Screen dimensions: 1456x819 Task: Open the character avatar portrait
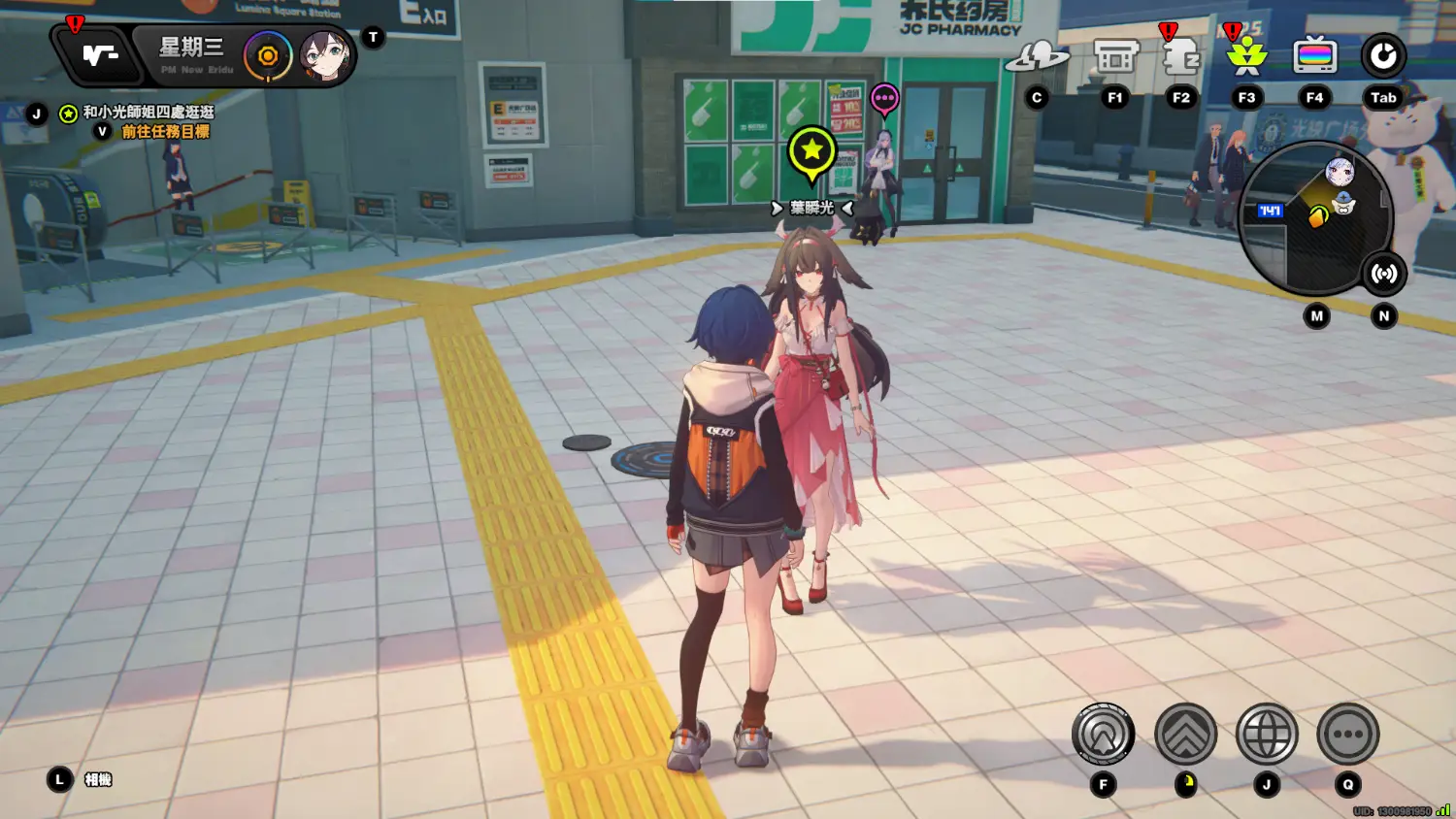click(324, 56)
